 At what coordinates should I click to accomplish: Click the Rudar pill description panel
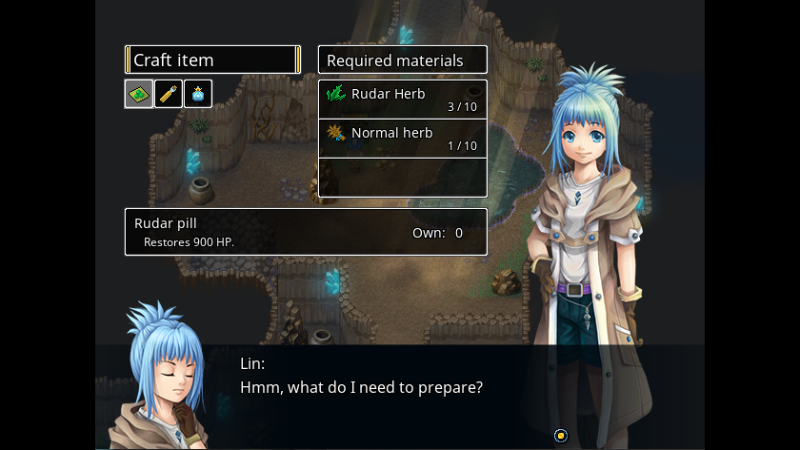point(305,232)
